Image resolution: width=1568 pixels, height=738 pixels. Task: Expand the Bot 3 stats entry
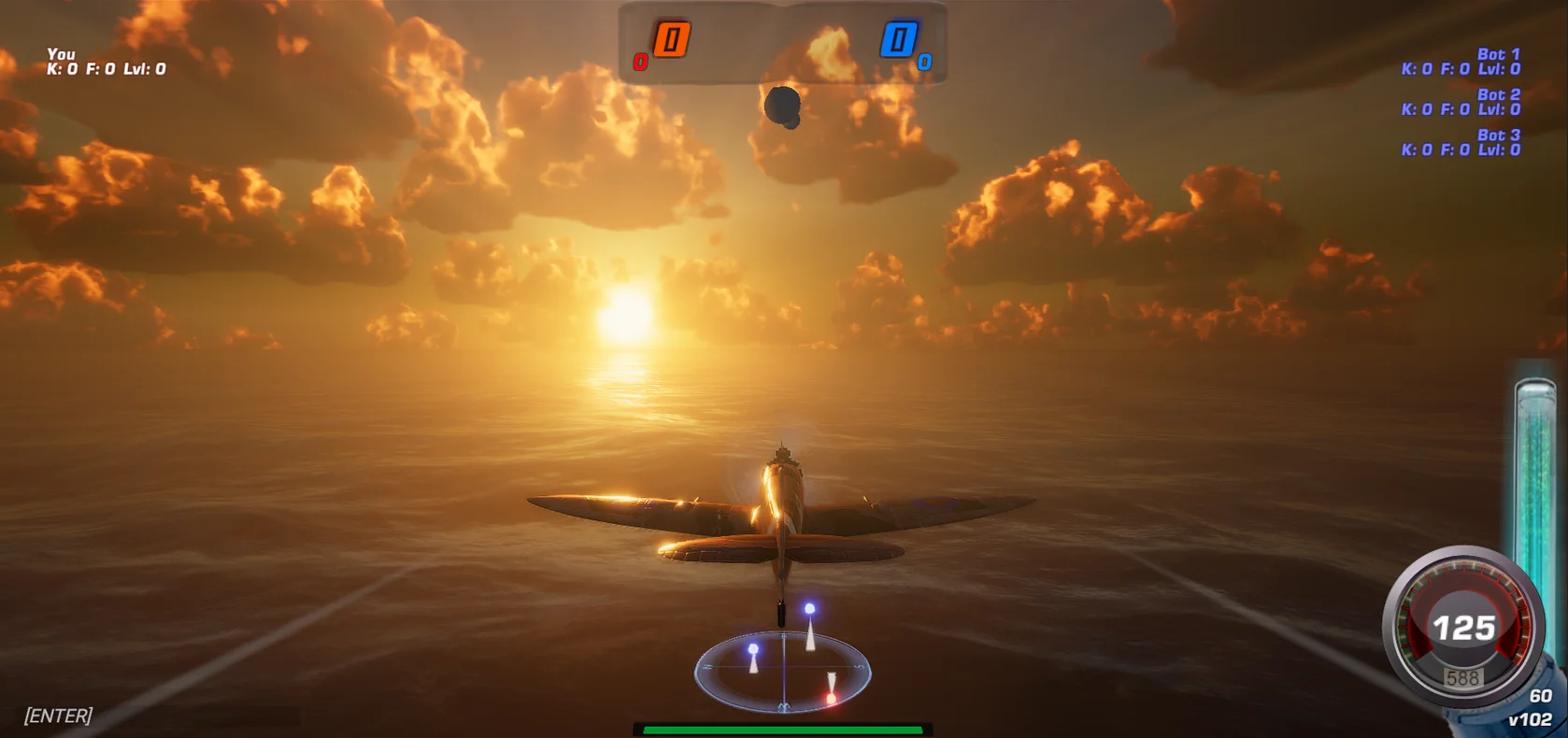click(1458, 142)
